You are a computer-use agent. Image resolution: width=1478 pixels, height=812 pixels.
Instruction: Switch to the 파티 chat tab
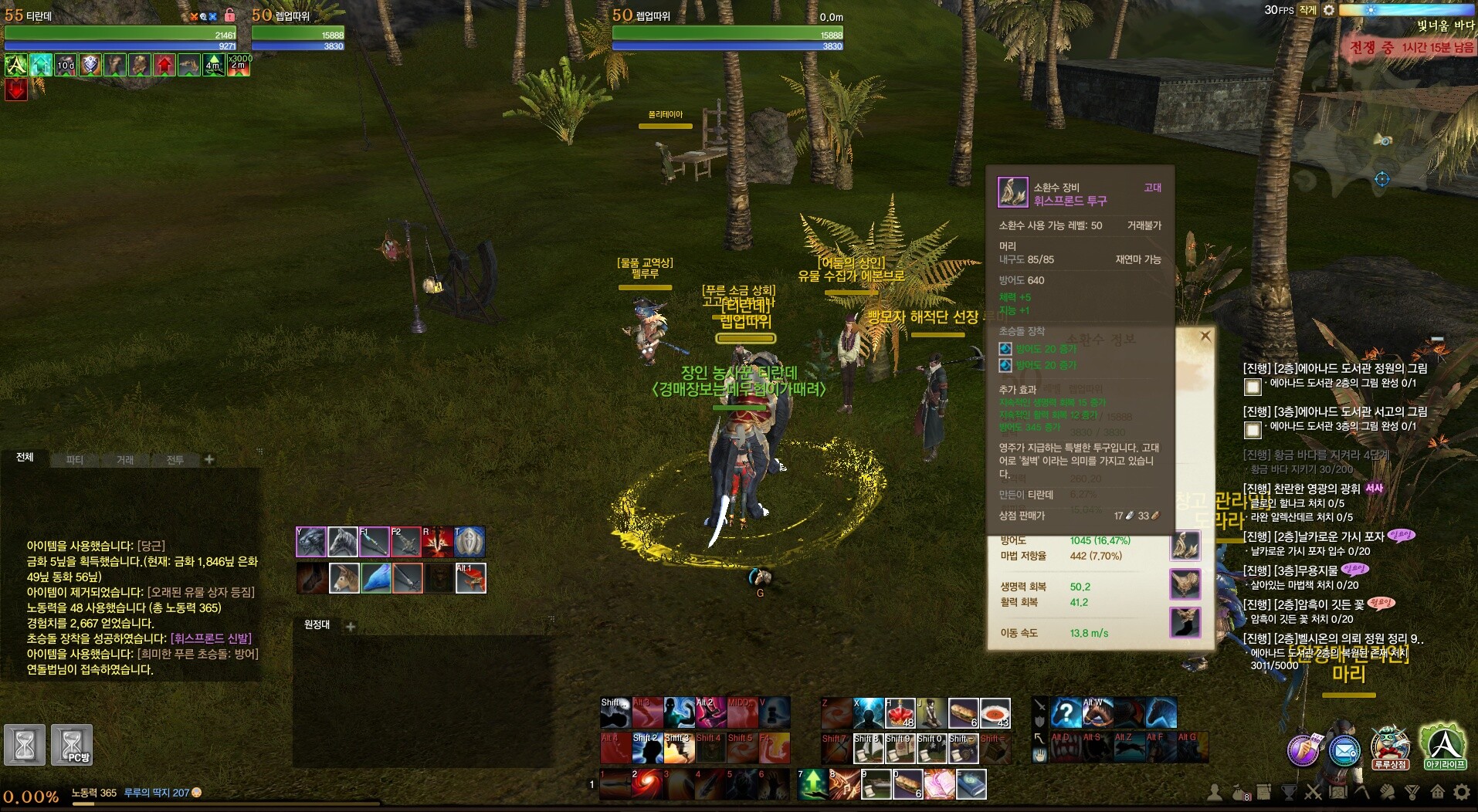coord(75,460)
